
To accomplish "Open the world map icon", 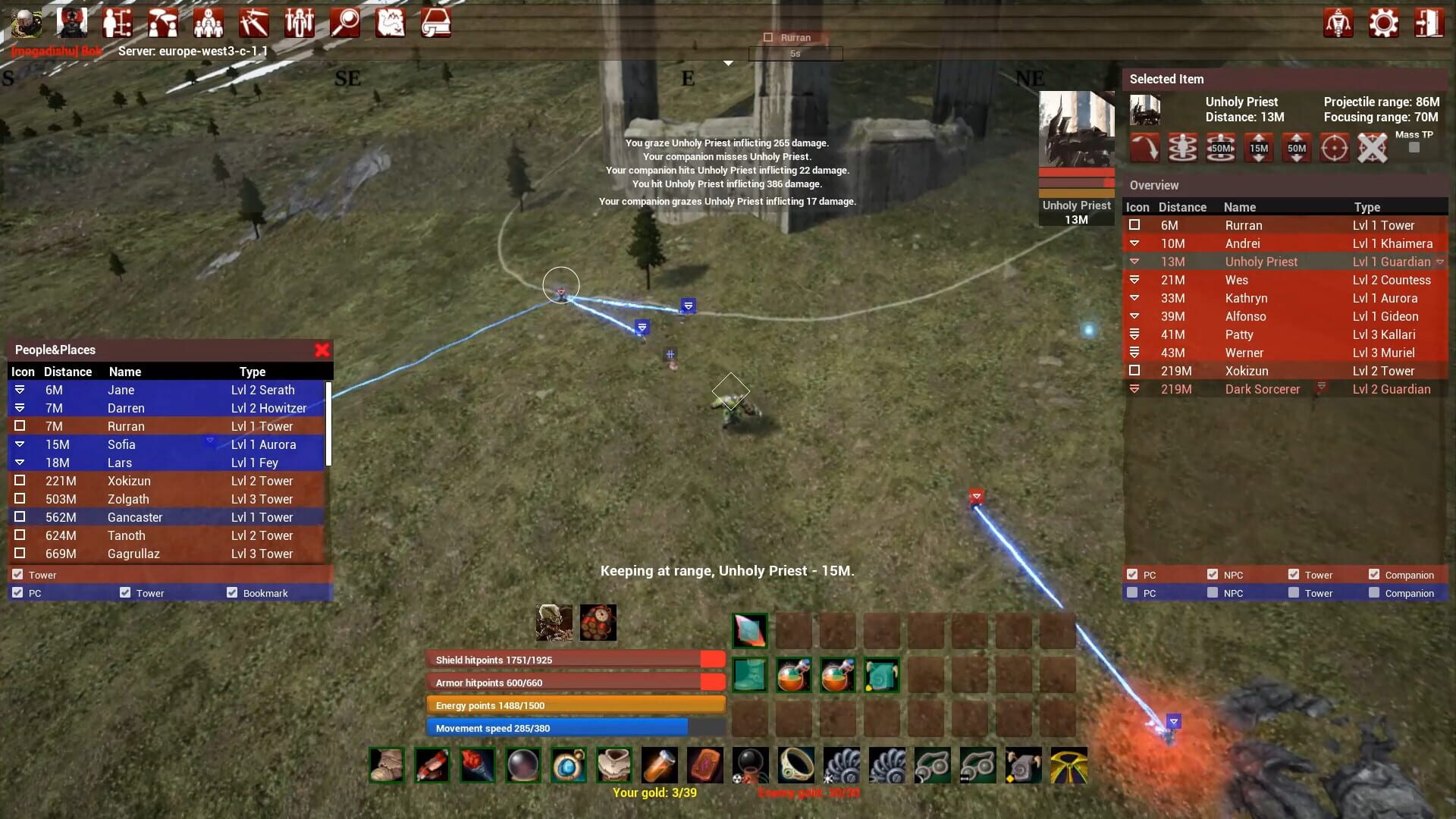I will (x=391, y=23).
